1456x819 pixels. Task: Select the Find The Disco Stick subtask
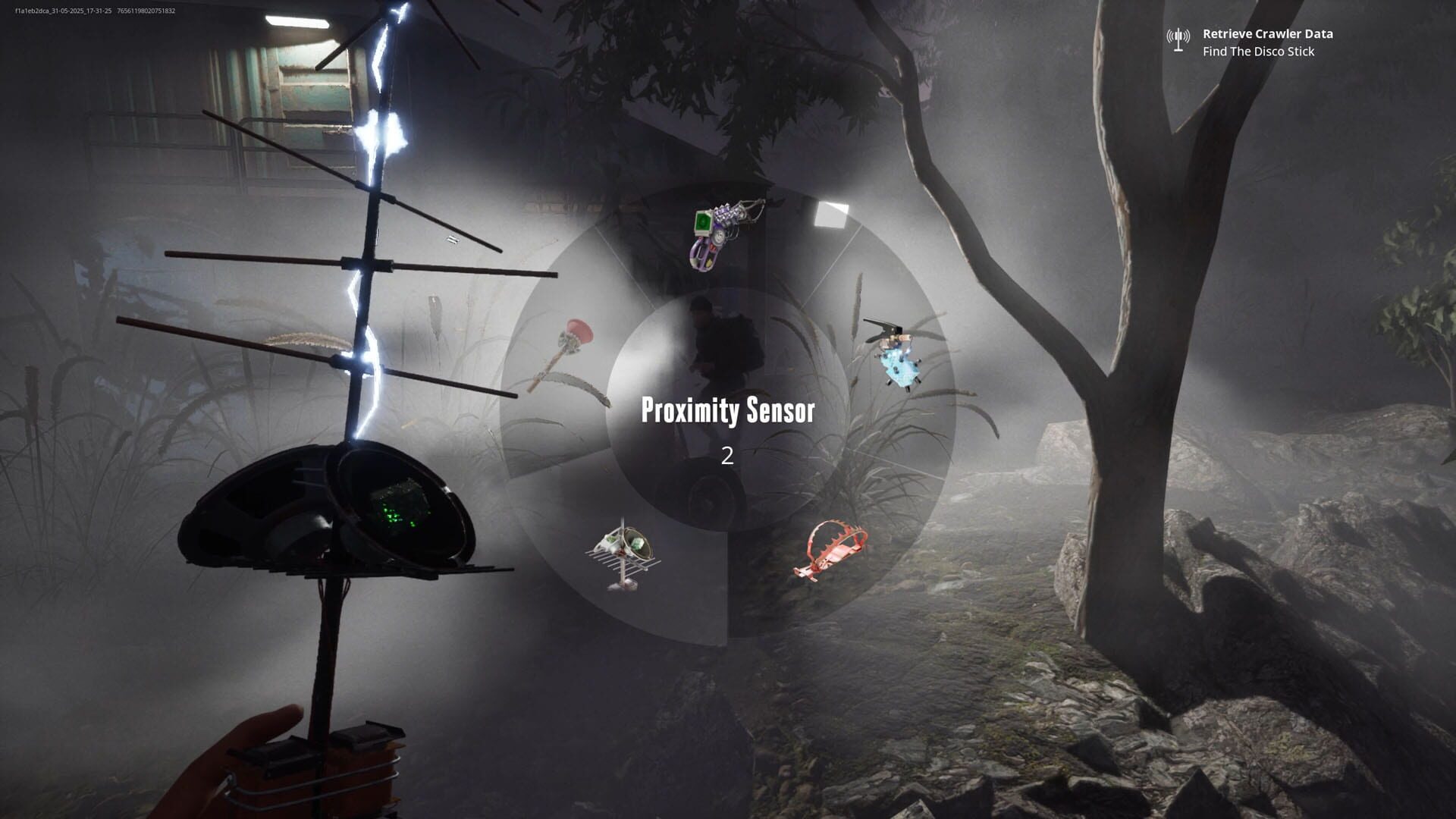click(x=1259, y=52)
